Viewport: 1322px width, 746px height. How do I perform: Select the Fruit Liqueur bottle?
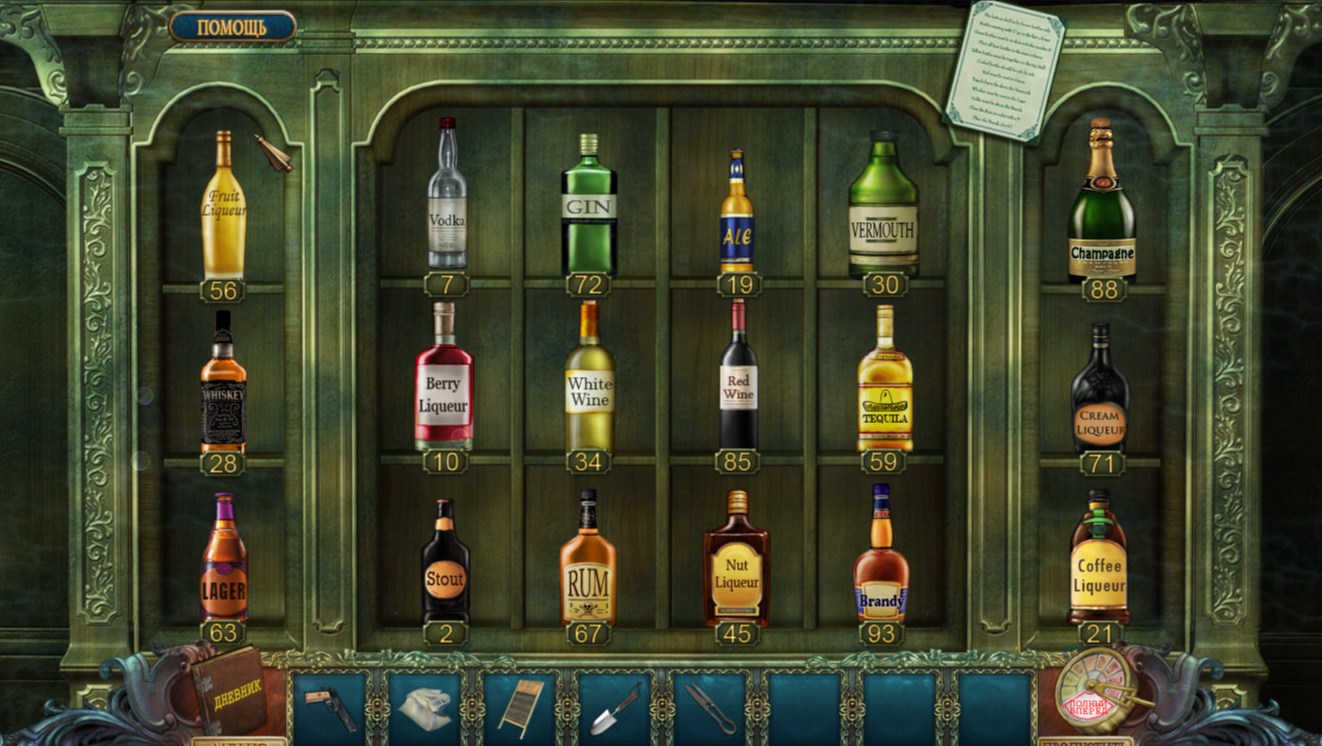[223, 208]
